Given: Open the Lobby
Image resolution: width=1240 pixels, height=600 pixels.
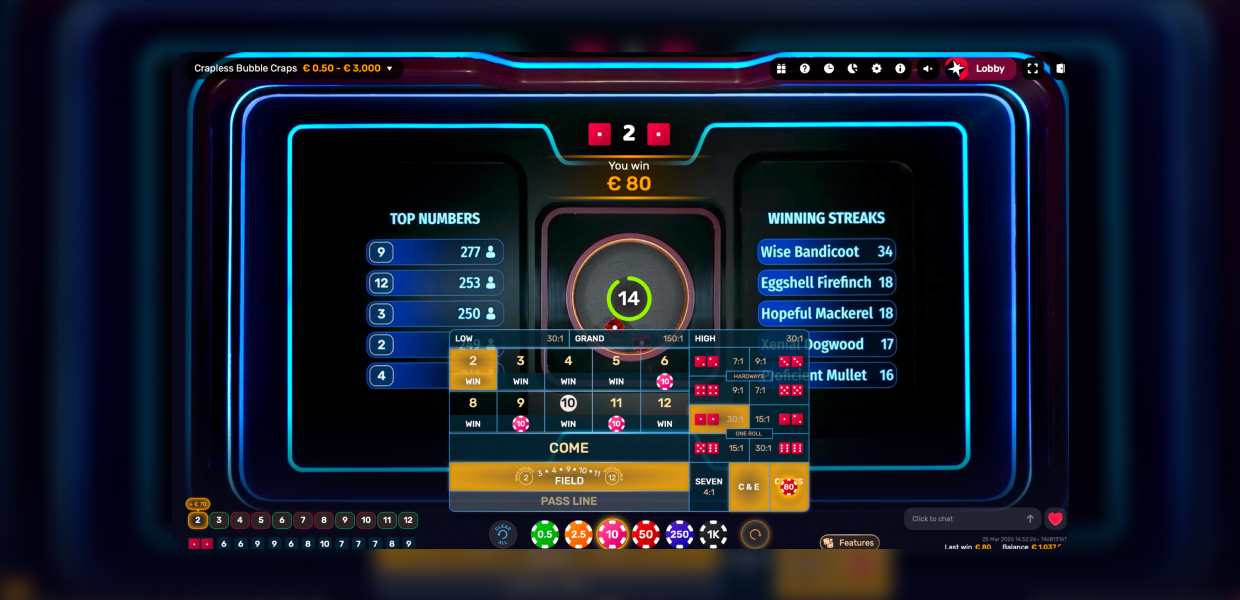Looking at the screenshot, I should pos(980,69).
